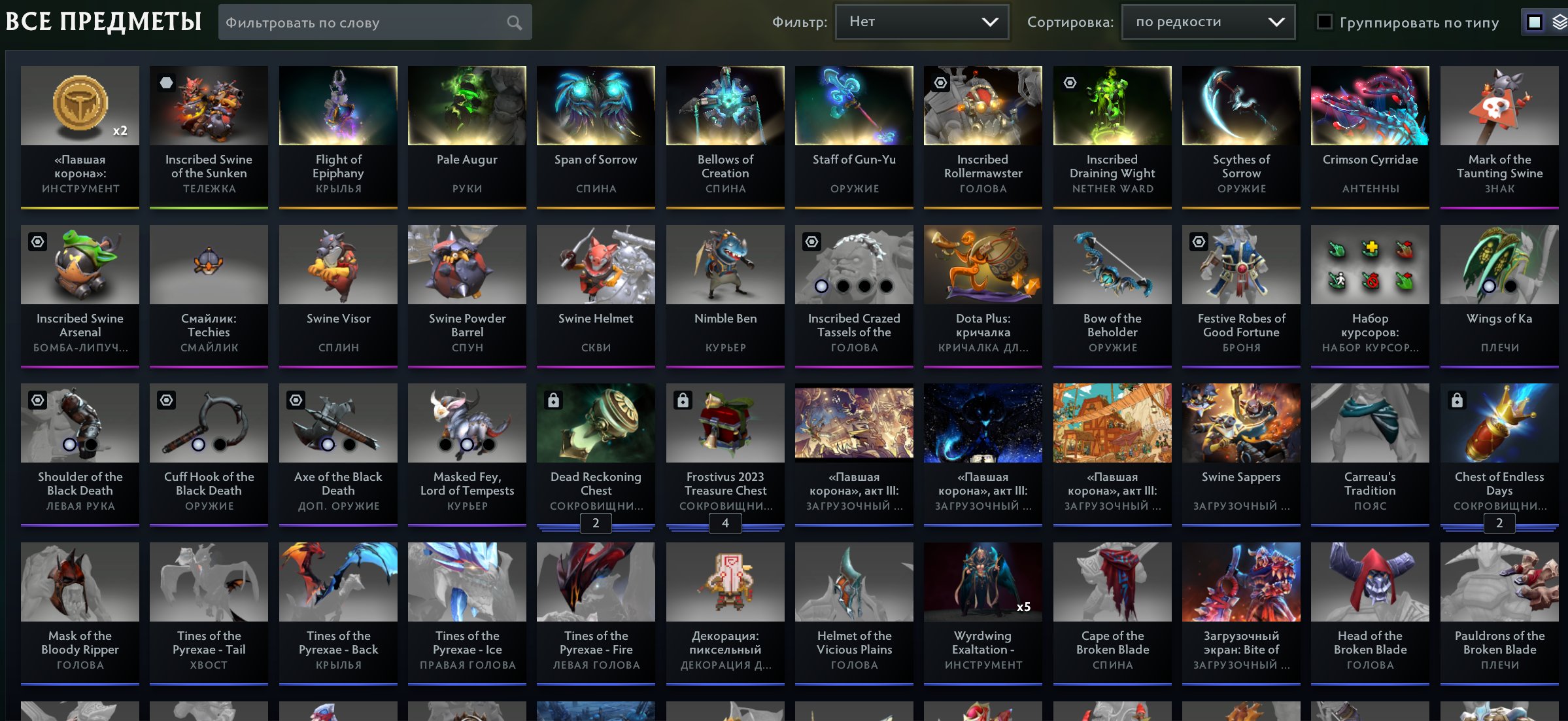Click the "2" count badge on Dead Reckoning Chest
1568x721 pixels.
click(x=595, y=523)
